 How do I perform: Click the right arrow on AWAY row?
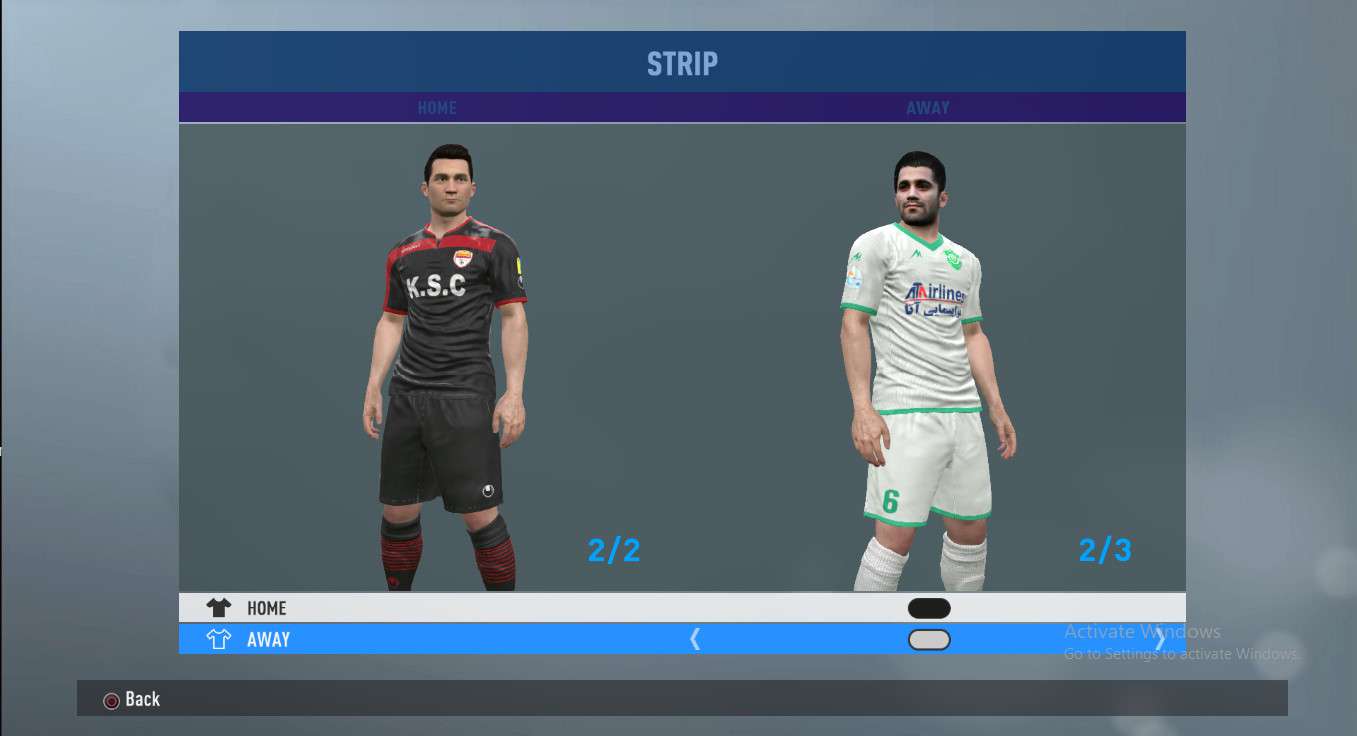(x=1160, y=640)
